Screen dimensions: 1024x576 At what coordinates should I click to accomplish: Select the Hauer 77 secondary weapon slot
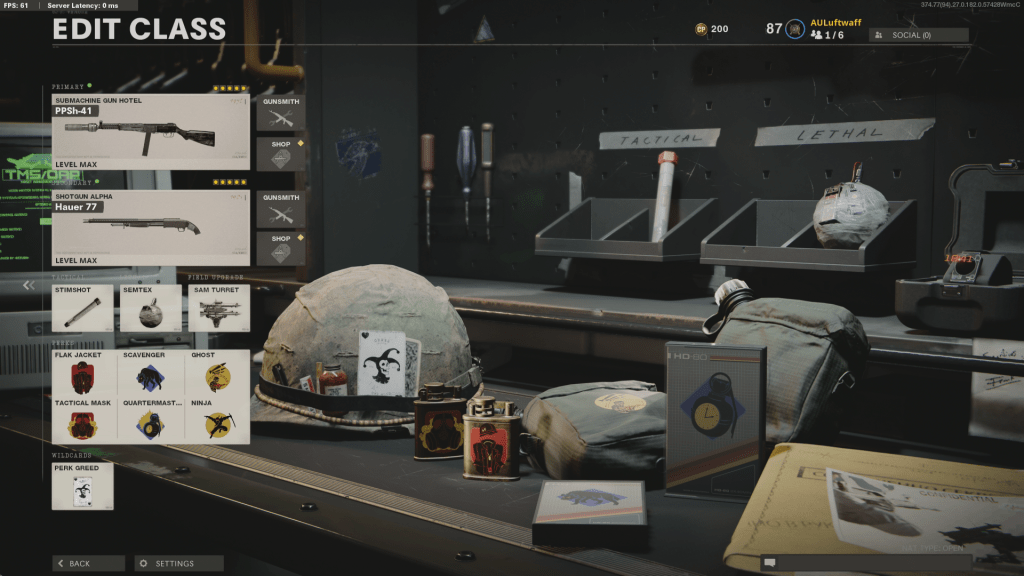click(x=150, y=227)
